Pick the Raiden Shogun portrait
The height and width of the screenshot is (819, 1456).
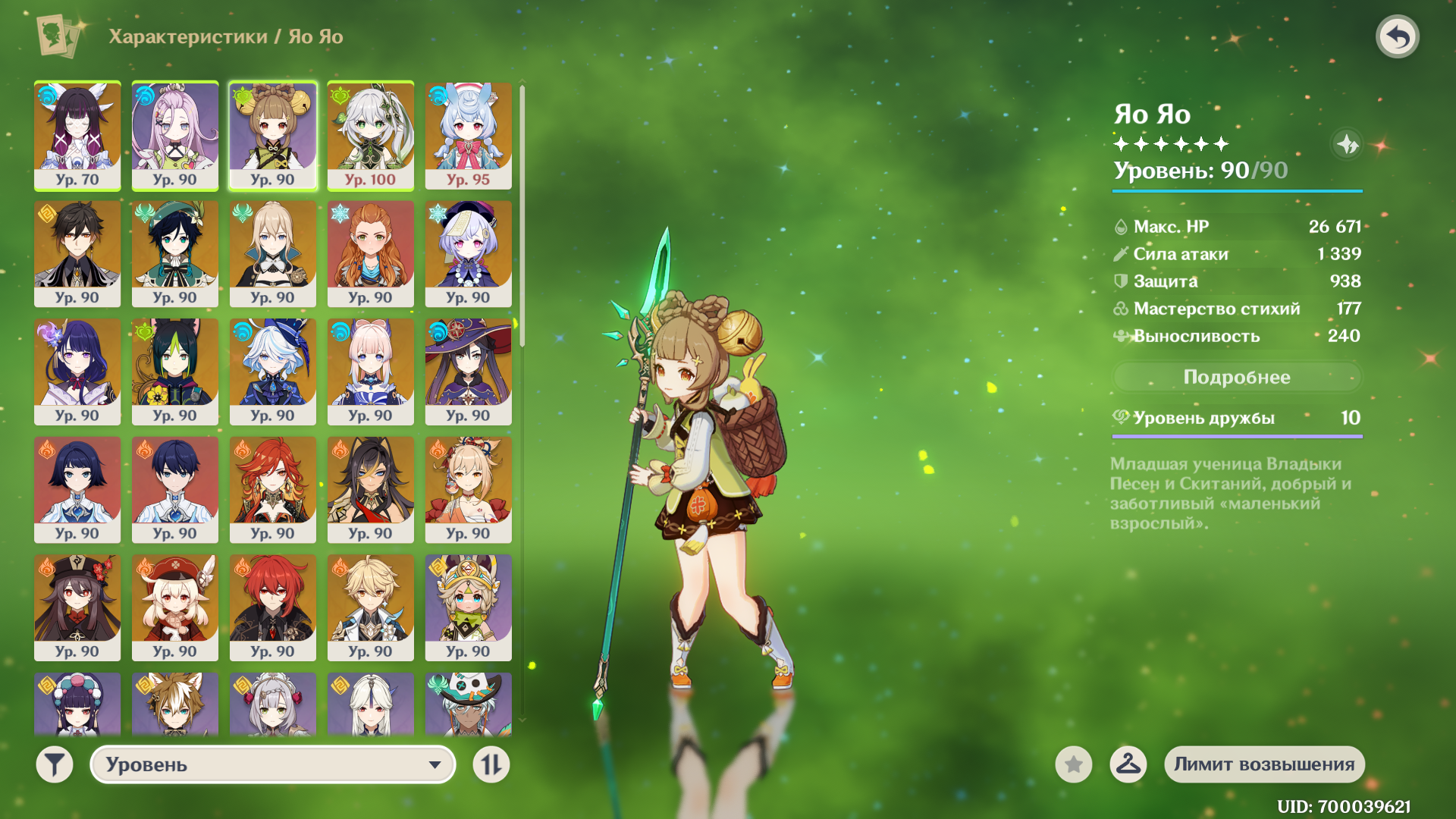[77, 371]
